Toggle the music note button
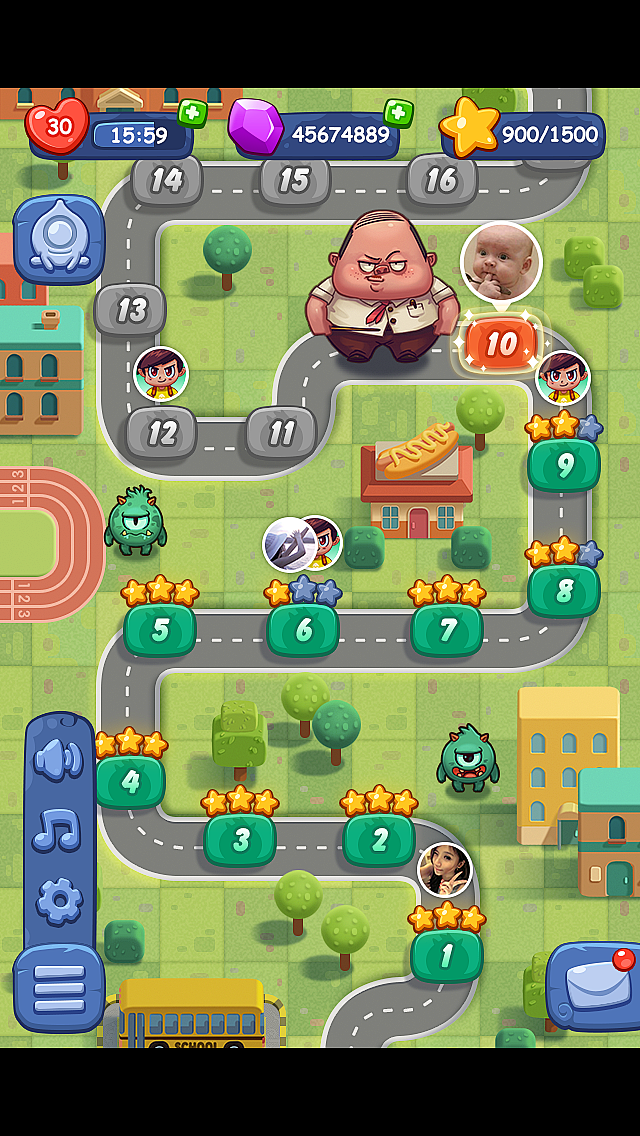The height and width of the screenshot is (1136, 640). click(x=59, y=830)
